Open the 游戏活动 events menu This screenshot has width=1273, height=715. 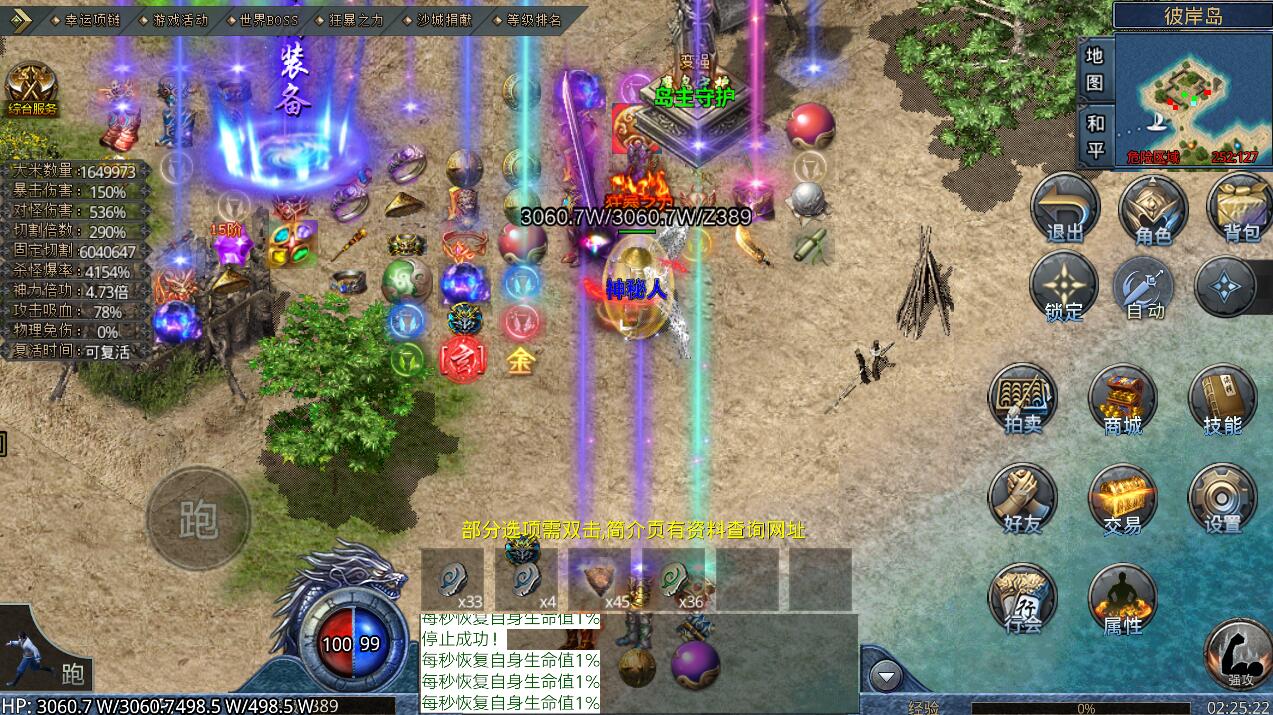tap(179, 19)
